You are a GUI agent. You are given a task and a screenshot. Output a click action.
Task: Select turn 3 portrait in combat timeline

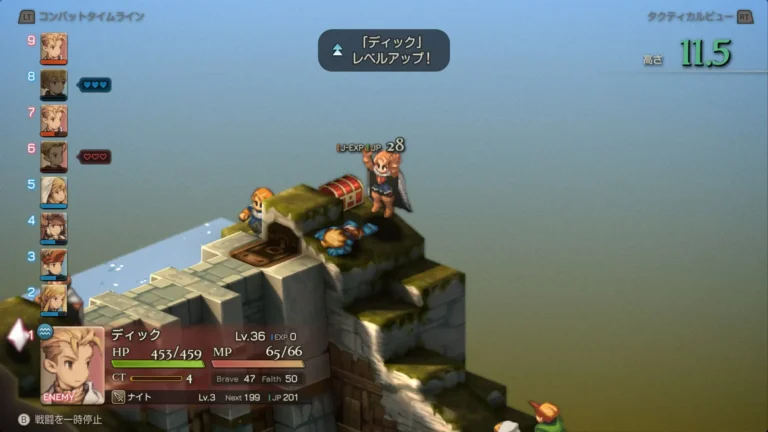(54, 262)
